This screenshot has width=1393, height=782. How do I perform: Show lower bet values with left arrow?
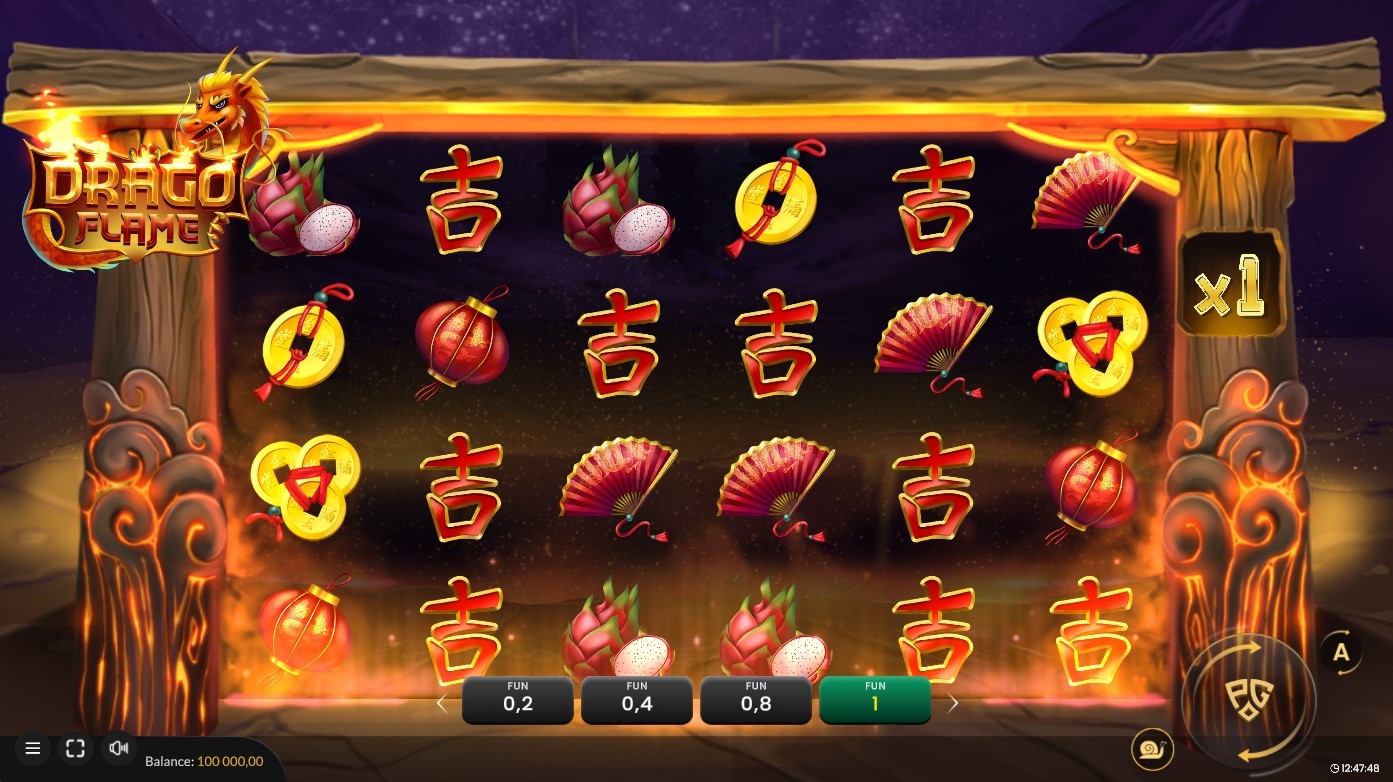pos(442,703)
